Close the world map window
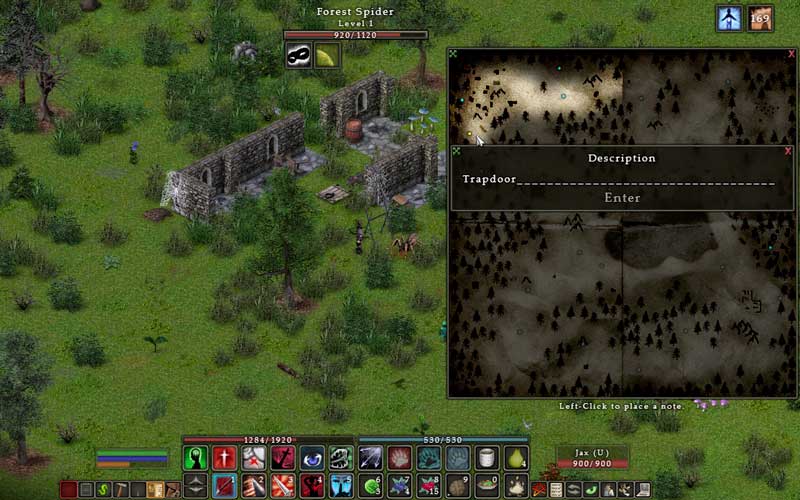The width and height of the screenshot is (800, 500). pyautogui.click(x=788, y=55)
